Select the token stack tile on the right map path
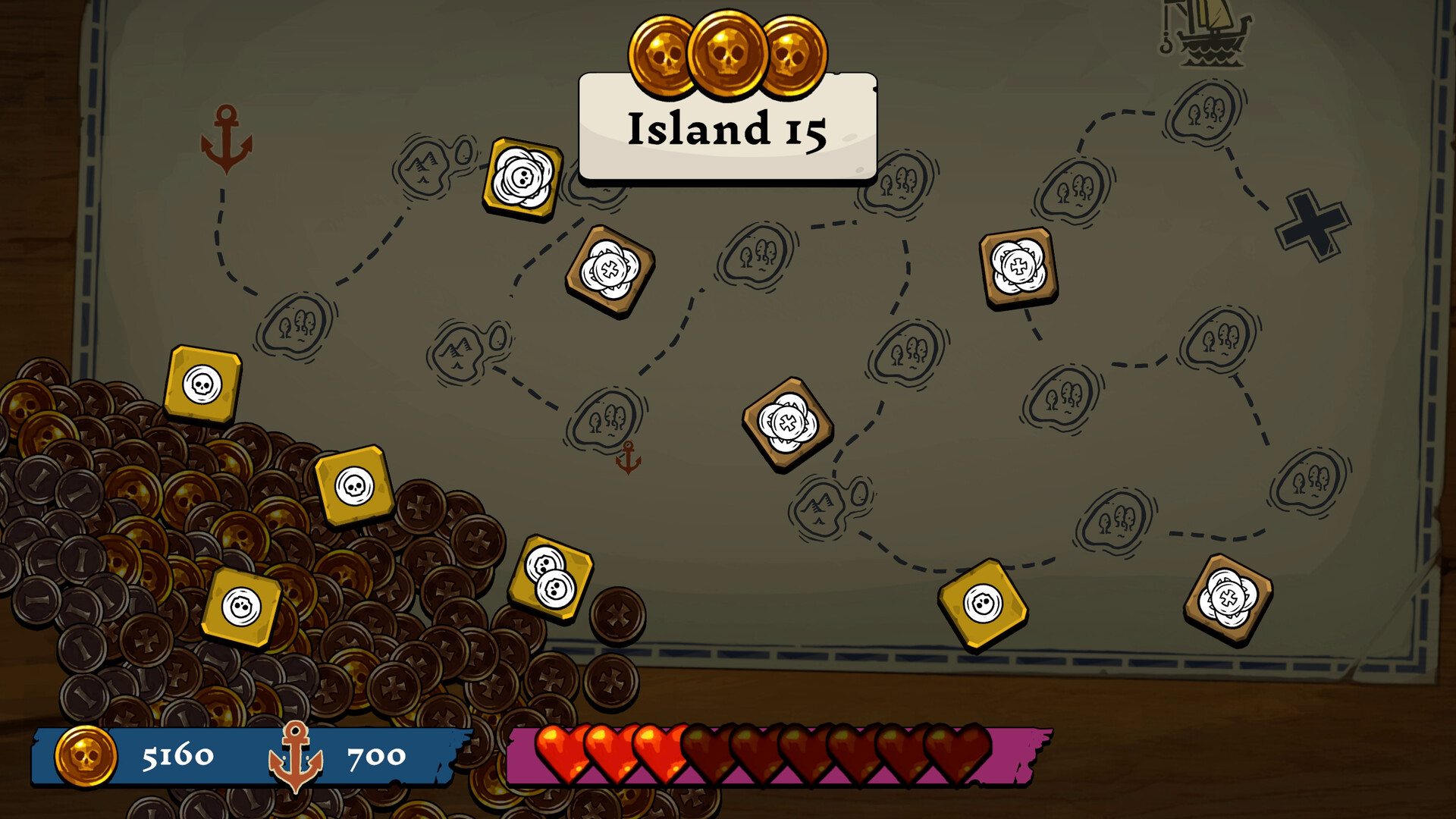The width and height of the screenshot is (1456, 819). 1018,267
